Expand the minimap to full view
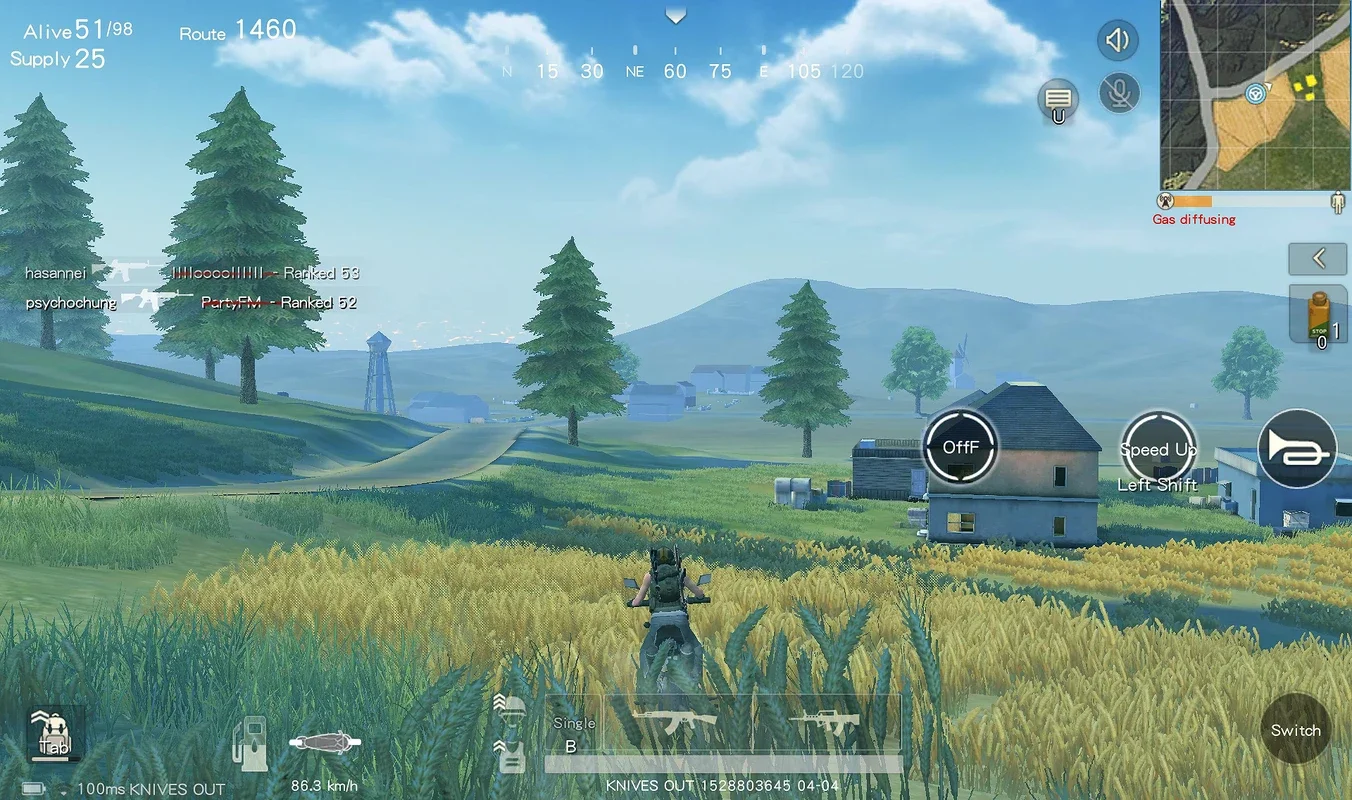This screenshot has width=1352, height=800. 1253,97
